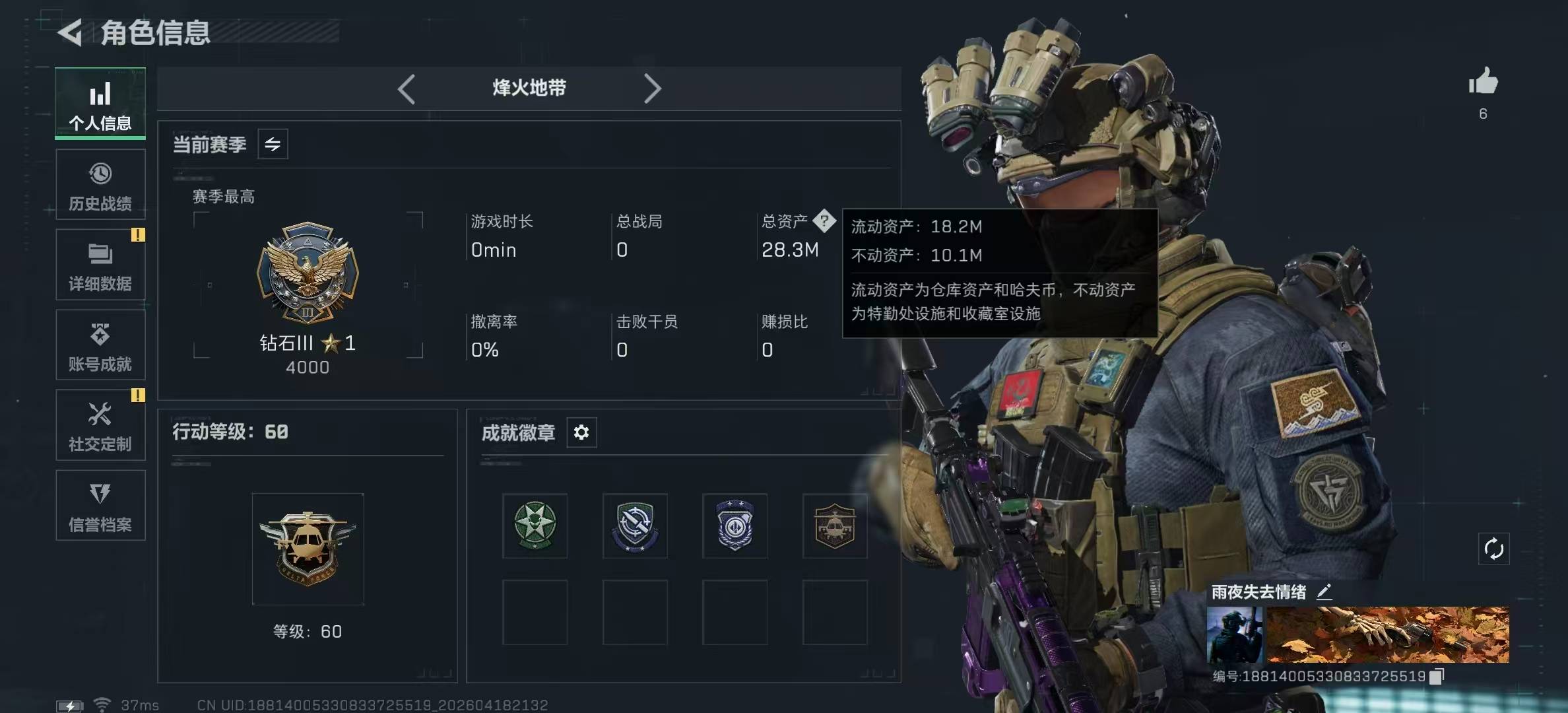The height and width of the screenshot is (713, 1568).
Task: Switch to the 个人信息 tab
Action: point(100,104)
